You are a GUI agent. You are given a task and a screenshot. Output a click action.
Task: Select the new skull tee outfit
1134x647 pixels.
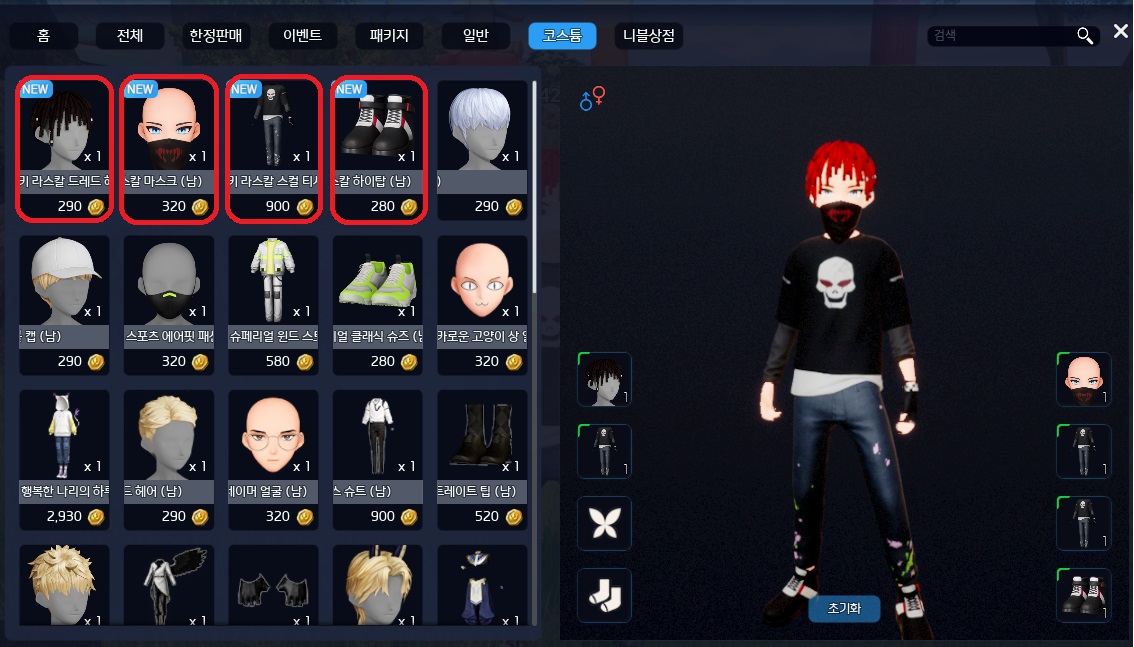pyautogui.click(x=273, y=148)
